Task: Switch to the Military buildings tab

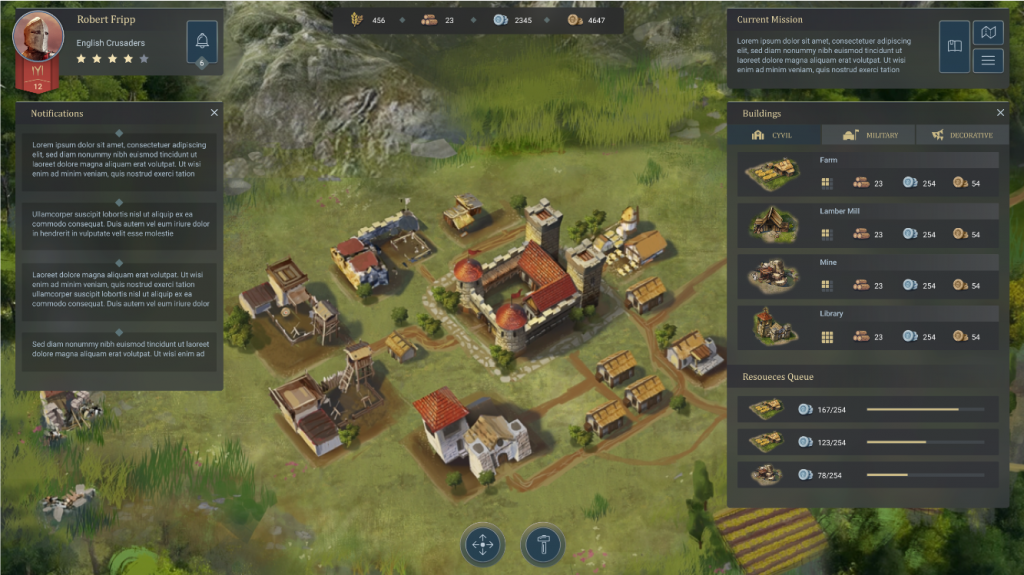Action: (x=868, y=135)
